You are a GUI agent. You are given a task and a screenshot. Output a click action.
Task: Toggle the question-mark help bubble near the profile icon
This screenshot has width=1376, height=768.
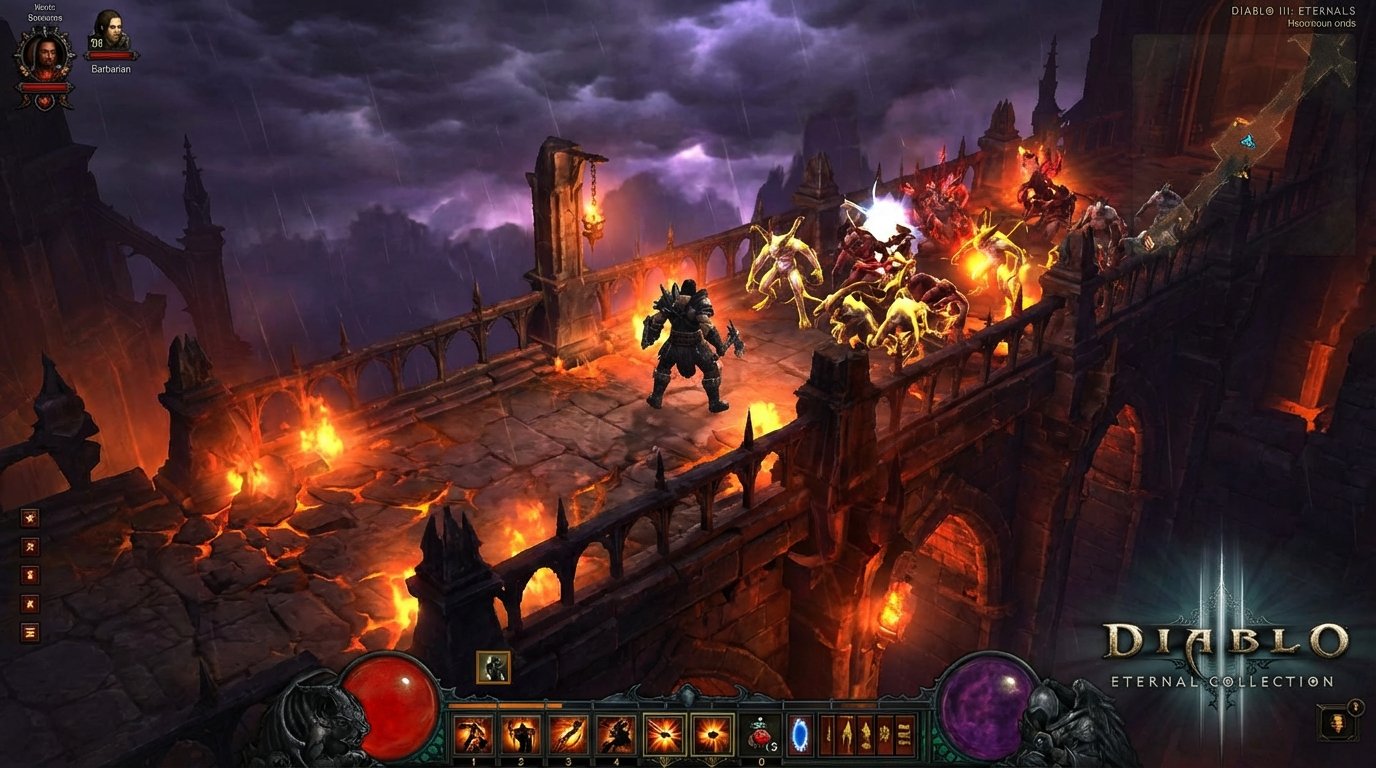click(x=1356, y=707)
